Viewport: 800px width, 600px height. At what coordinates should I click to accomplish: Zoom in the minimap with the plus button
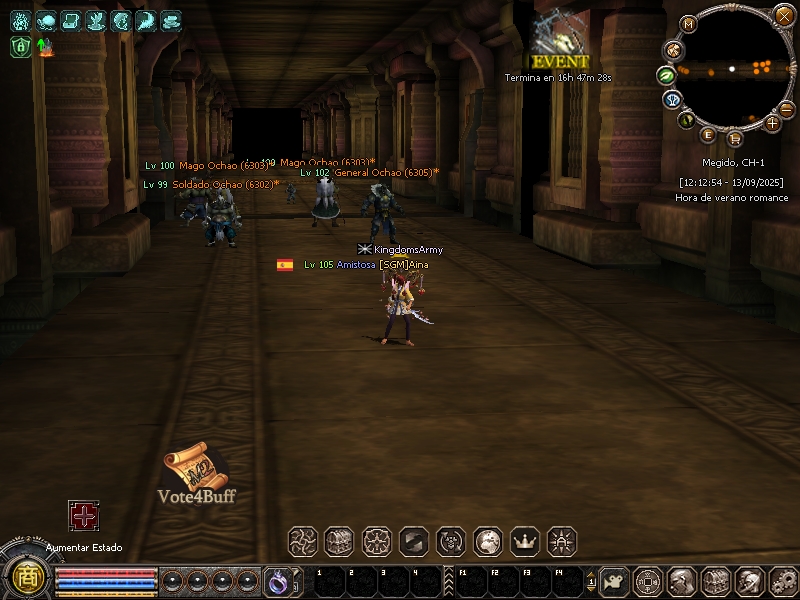tap(772, 123)
